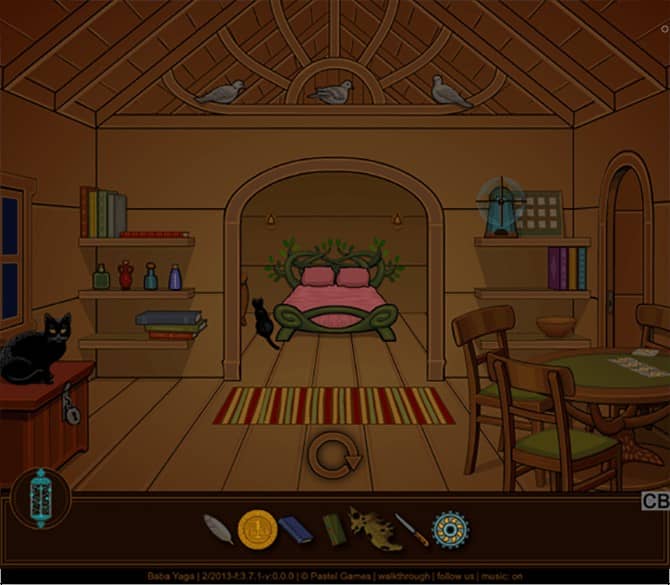Select the gray feather in inventory

click(x=218, y=528)
